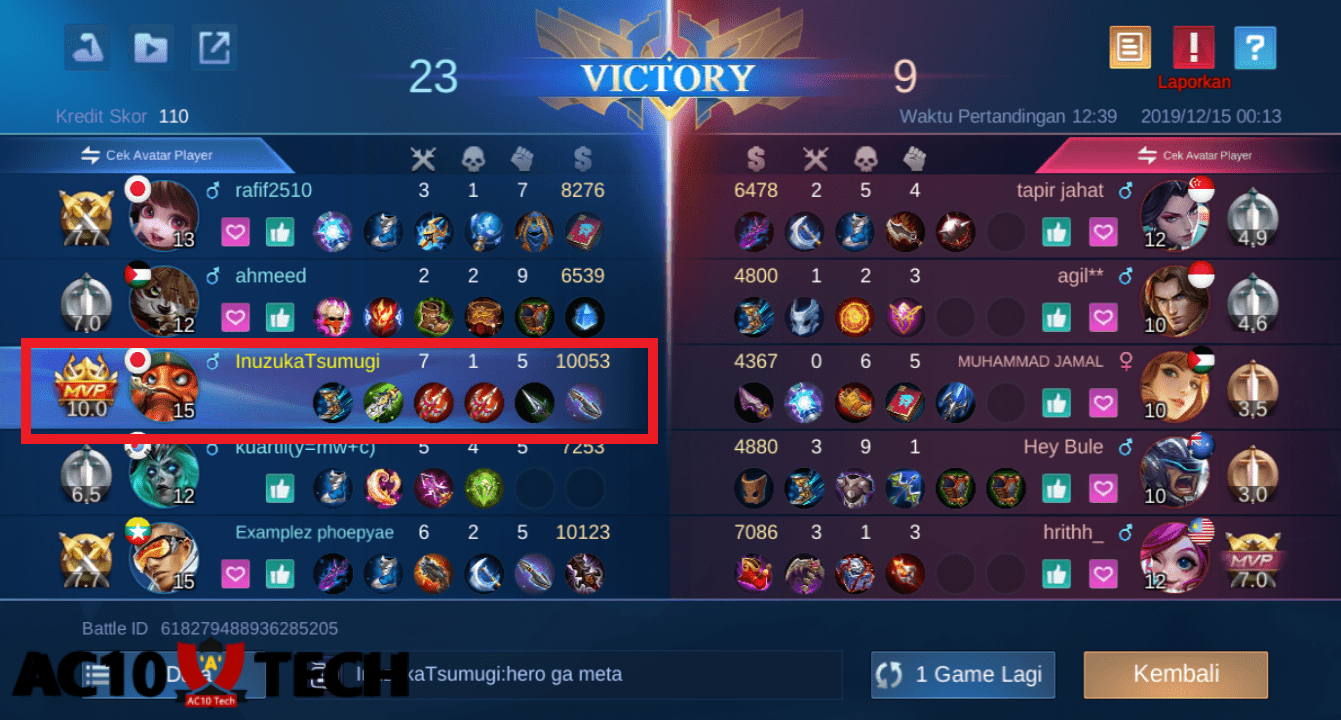Send a heart to tapir jahat
1341x720 pixels.
[x=1103, y=231]
